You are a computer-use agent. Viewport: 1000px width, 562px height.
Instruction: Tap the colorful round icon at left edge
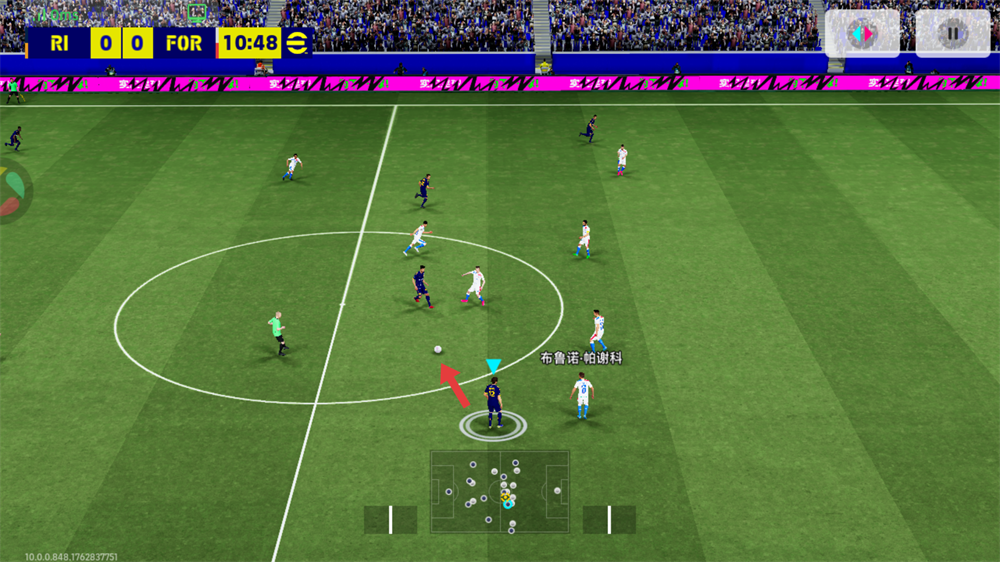pyautogui.click(x=10, y=191)
